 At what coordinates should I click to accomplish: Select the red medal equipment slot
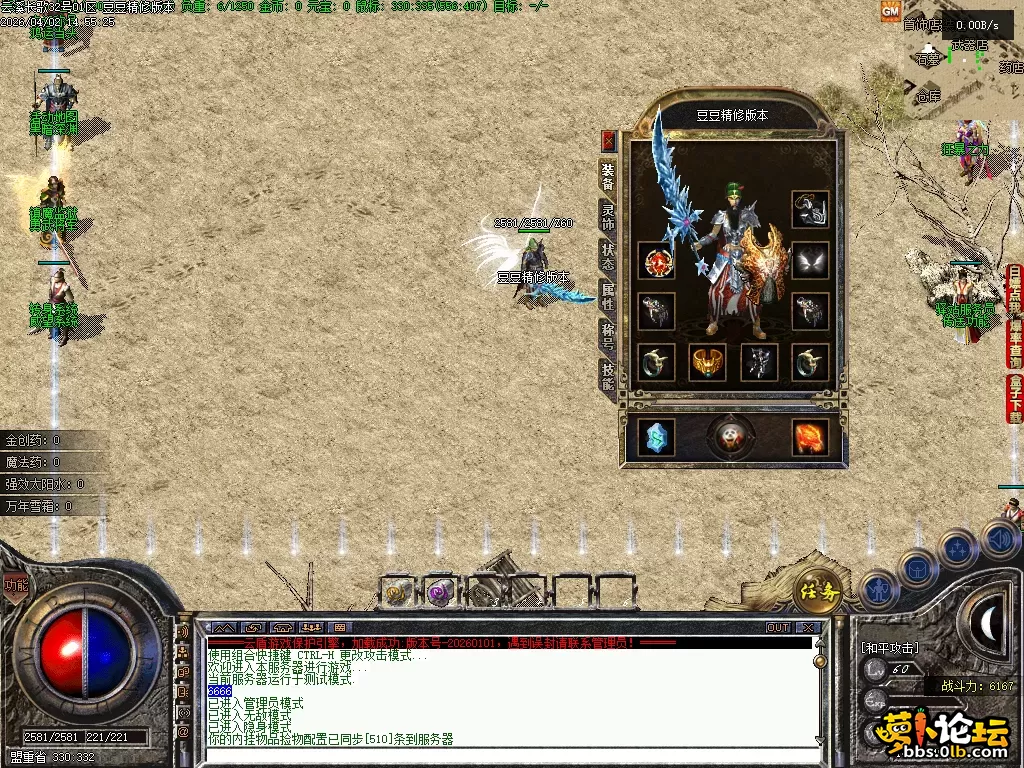pyautogui.click(x=656, y=261)
